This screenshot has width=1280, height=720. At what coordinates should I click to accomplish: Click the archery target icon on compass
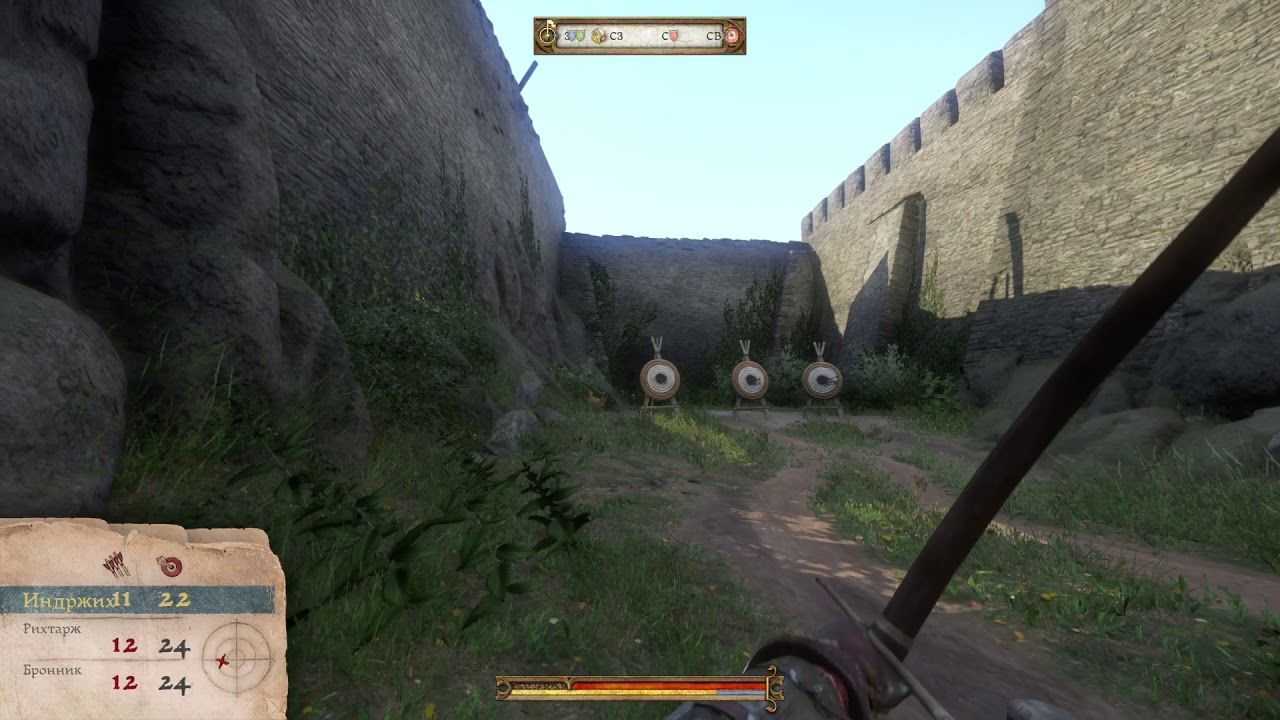coord(732,36)
